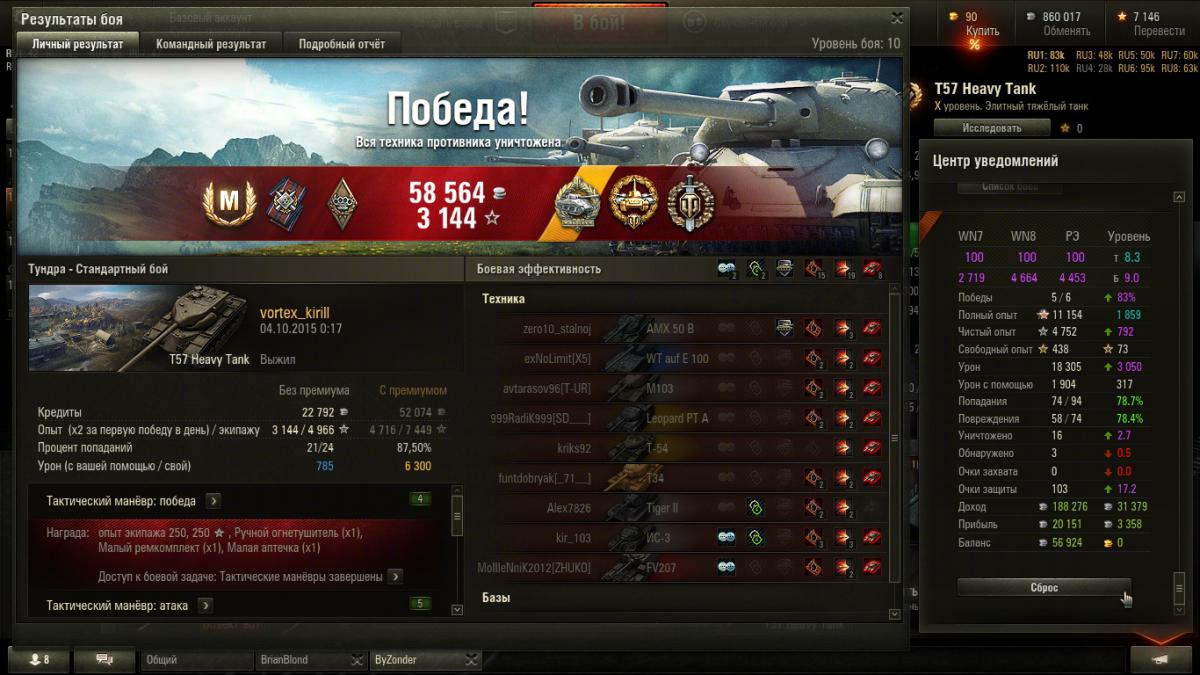Select the Личный результат tab
Screen dimensions: 1200x675
coord(78,44)
